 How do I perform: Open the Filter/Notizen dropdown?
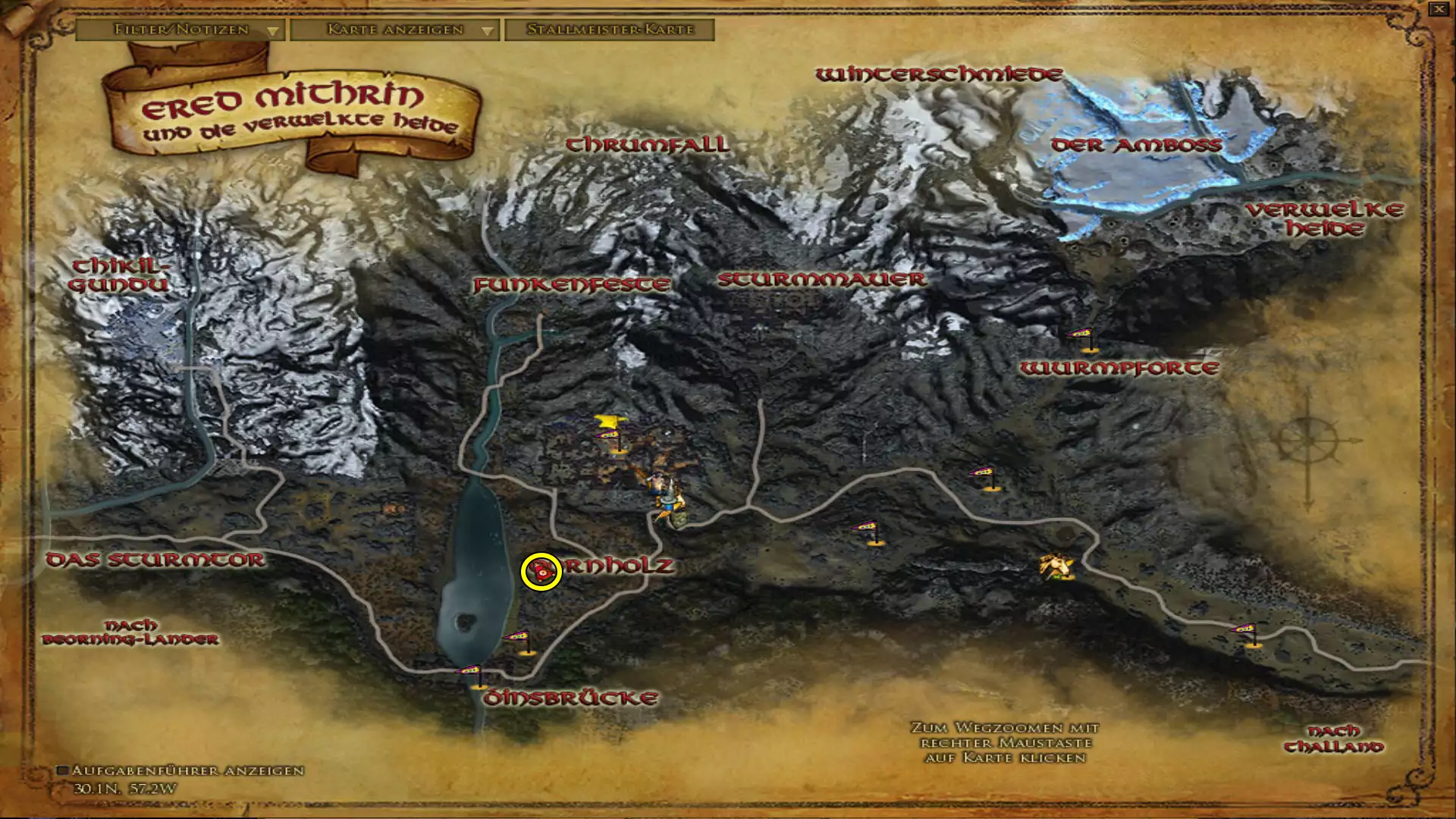coord(180,30)
